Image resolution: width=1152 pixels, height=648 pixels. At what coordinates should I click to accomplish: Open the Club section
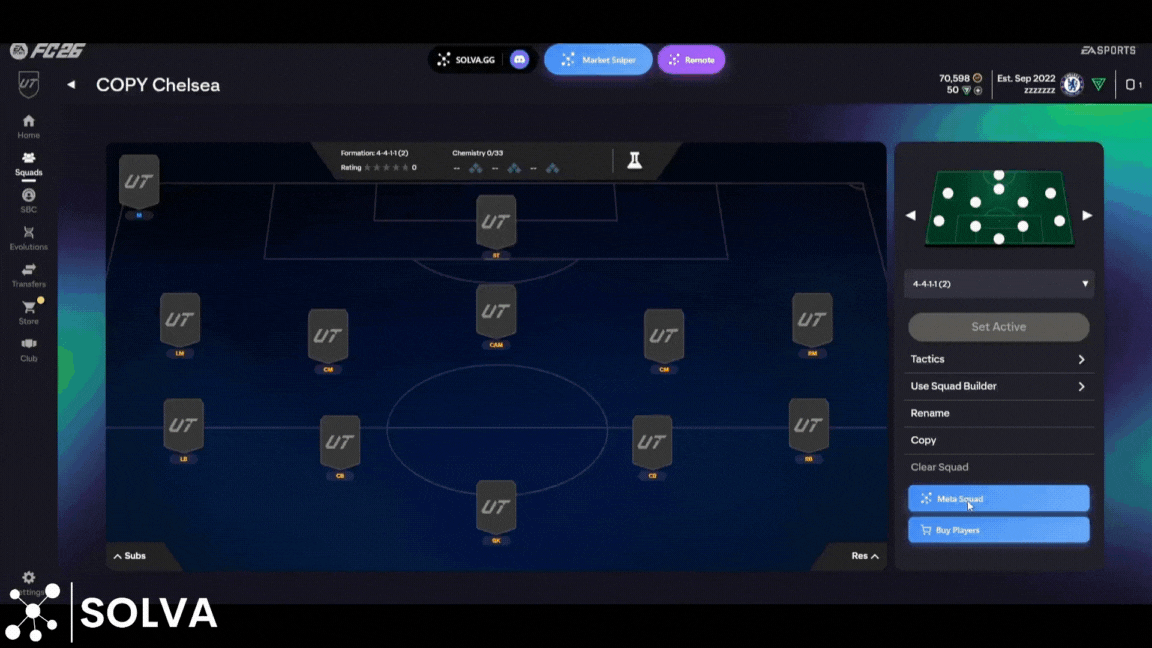tap(28, 349)
